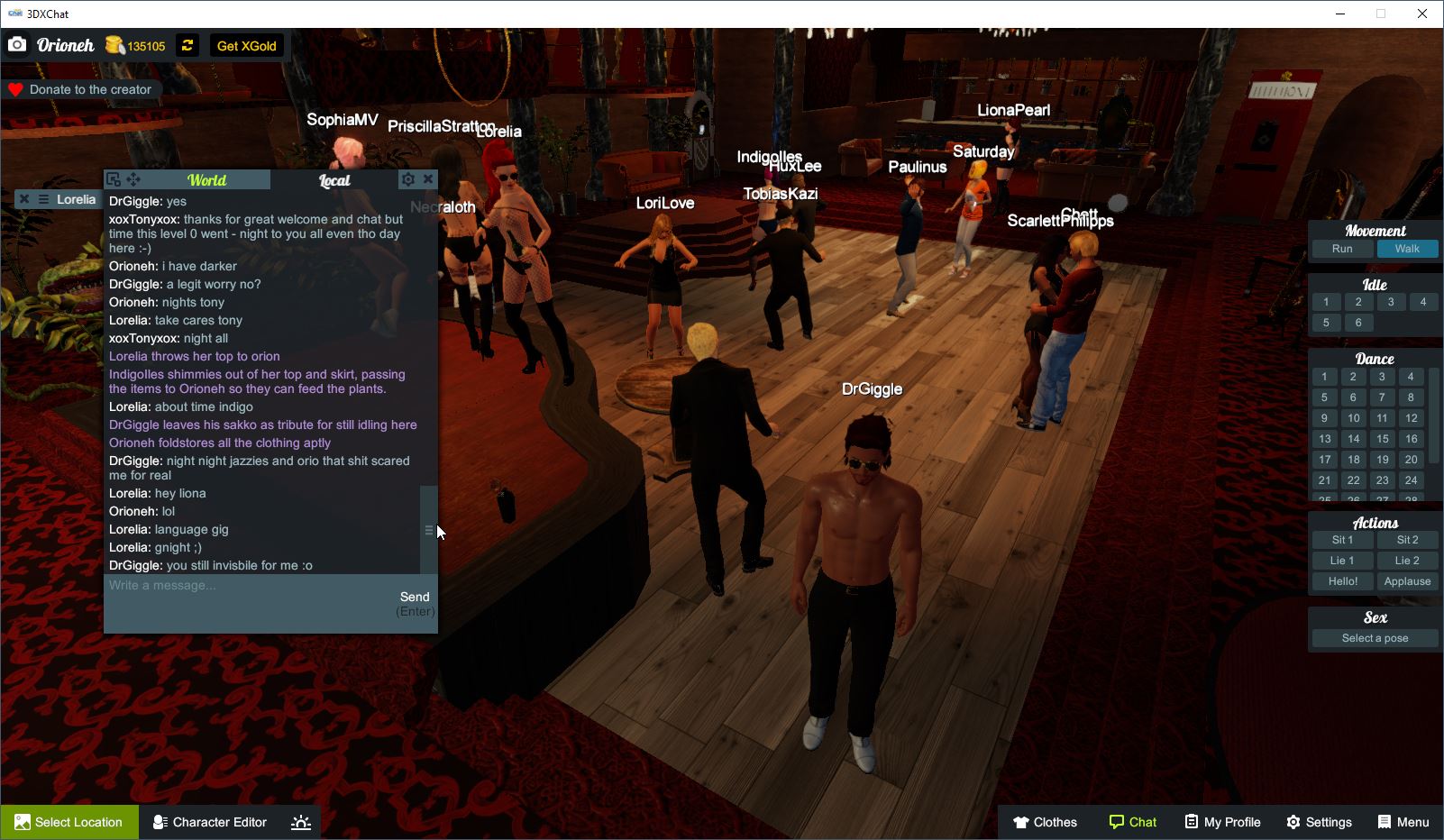1444x840 pixels.
Task: Open the chat settings gear
Action: click(x=408, y=178)
